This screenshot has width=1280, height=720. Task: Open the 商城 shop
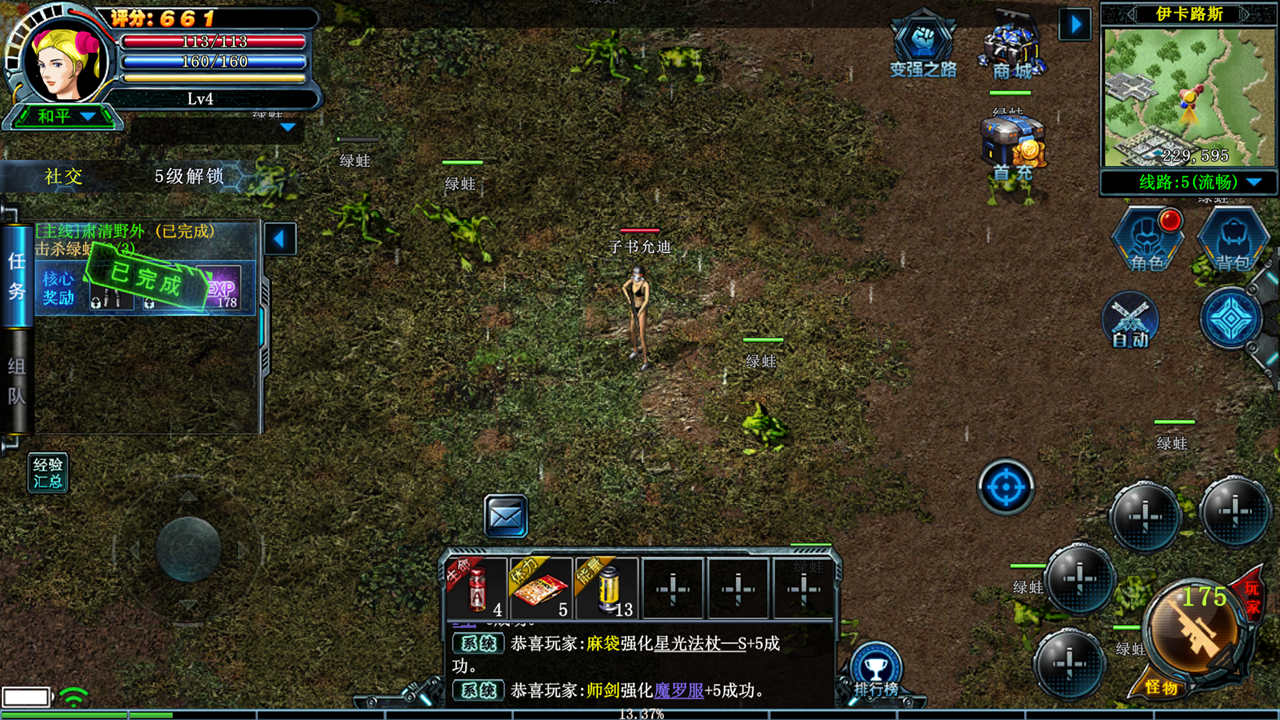point(1011,45)
